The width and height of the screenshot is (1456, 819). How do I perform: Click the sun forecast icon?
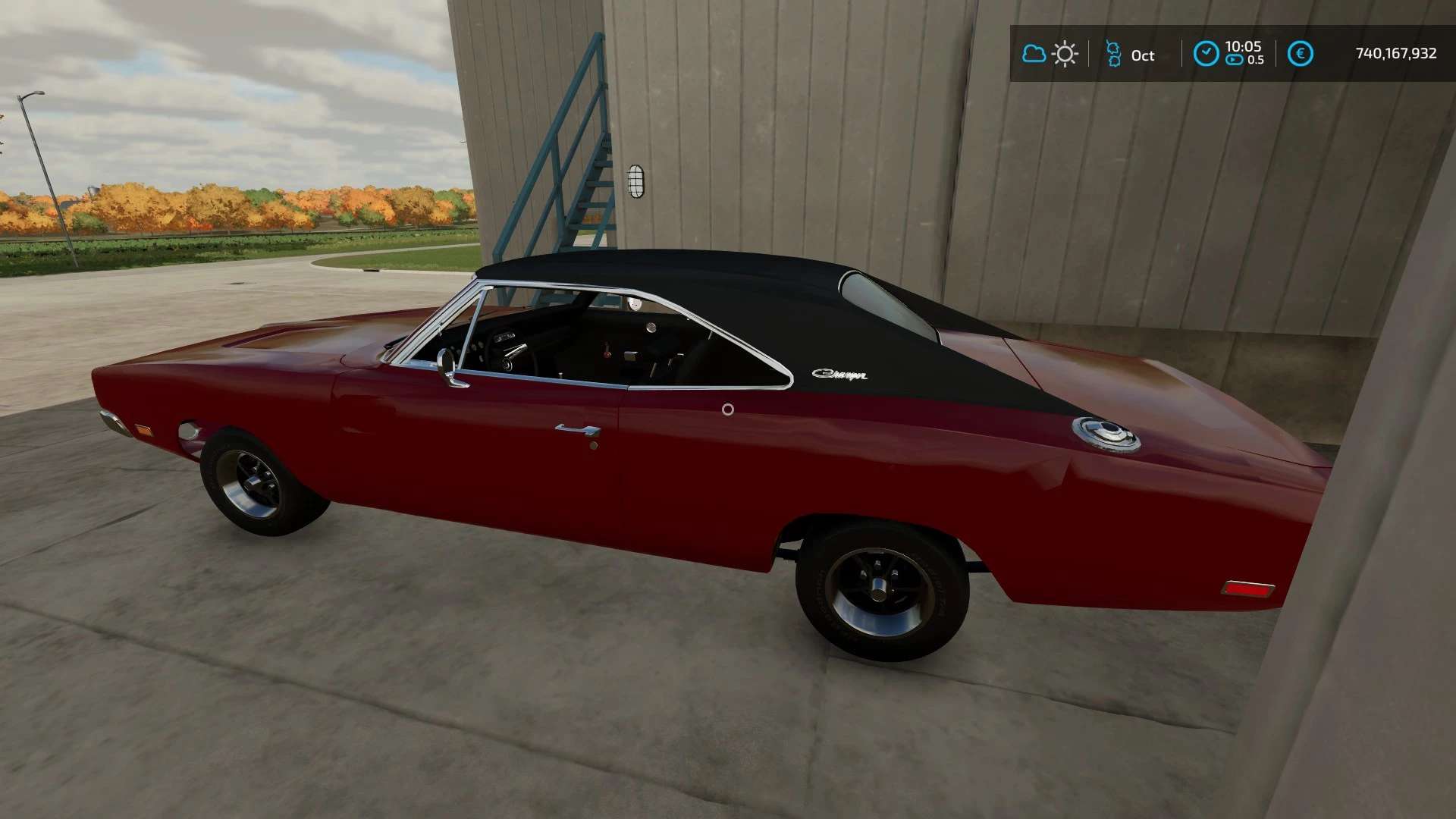(1065, 54)
